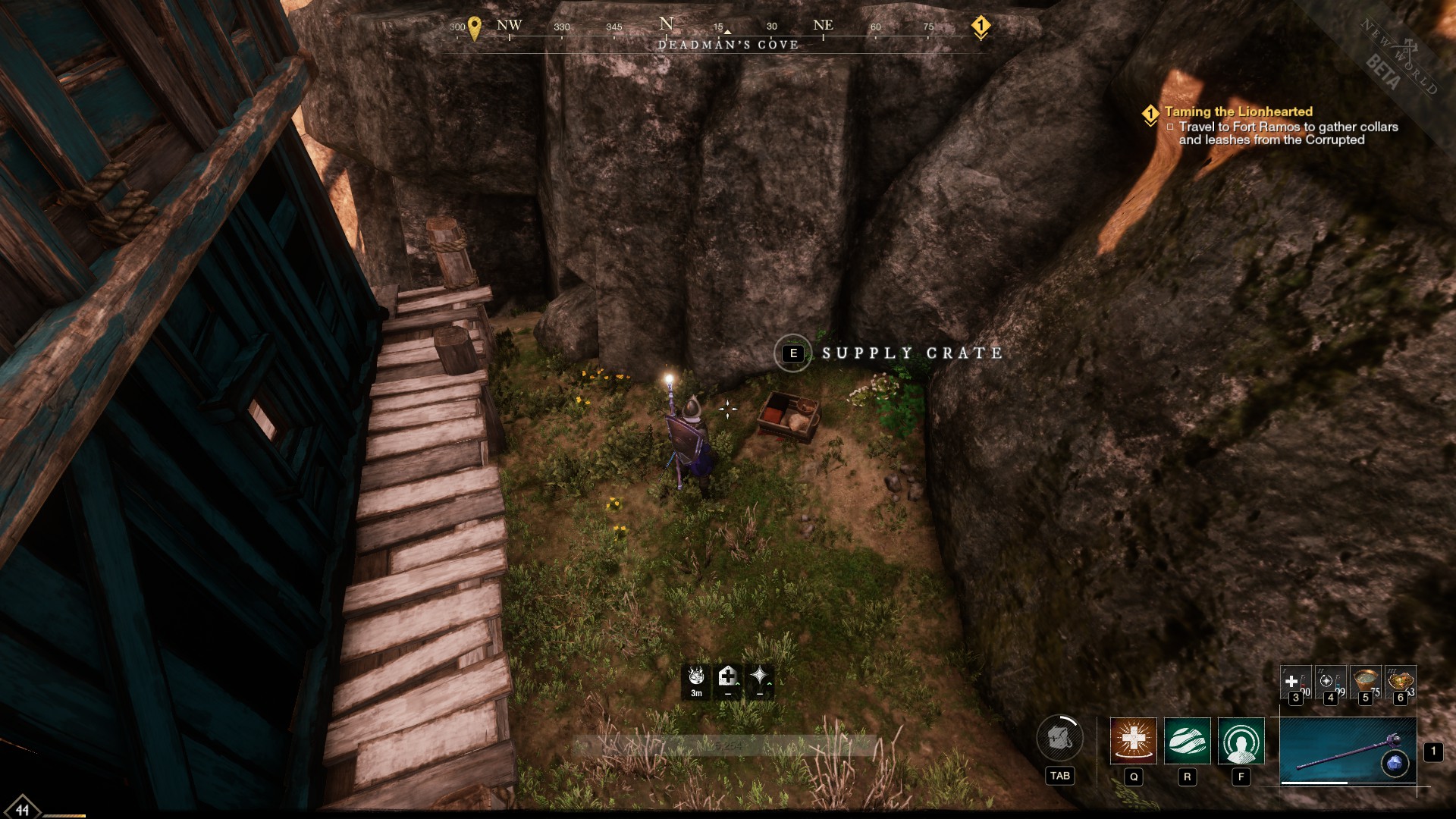Activate the green skill bound to R
This screenshot has height=819, width=1456.
point(1187,740)
